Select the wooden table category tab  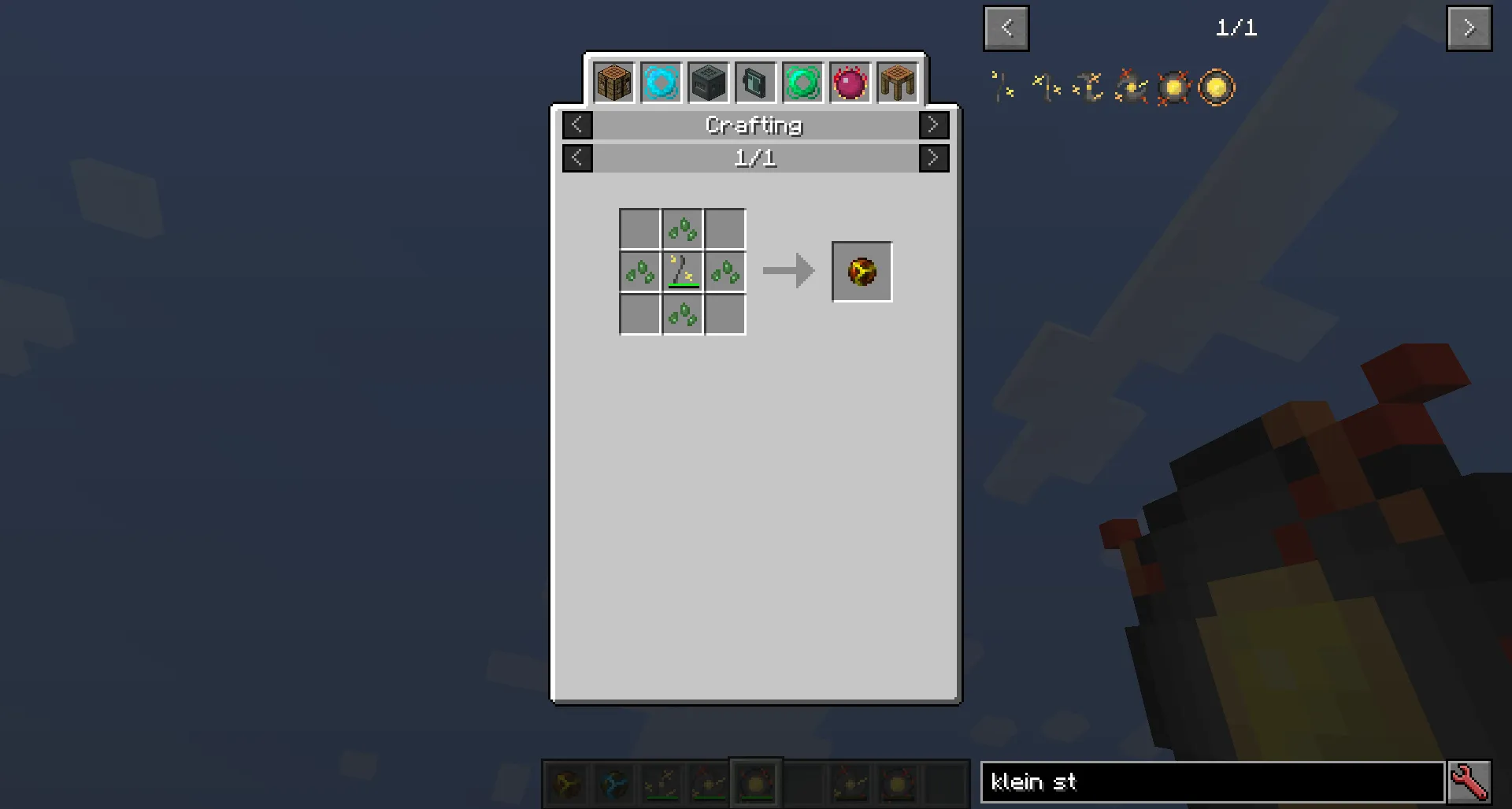pos(896,81)
